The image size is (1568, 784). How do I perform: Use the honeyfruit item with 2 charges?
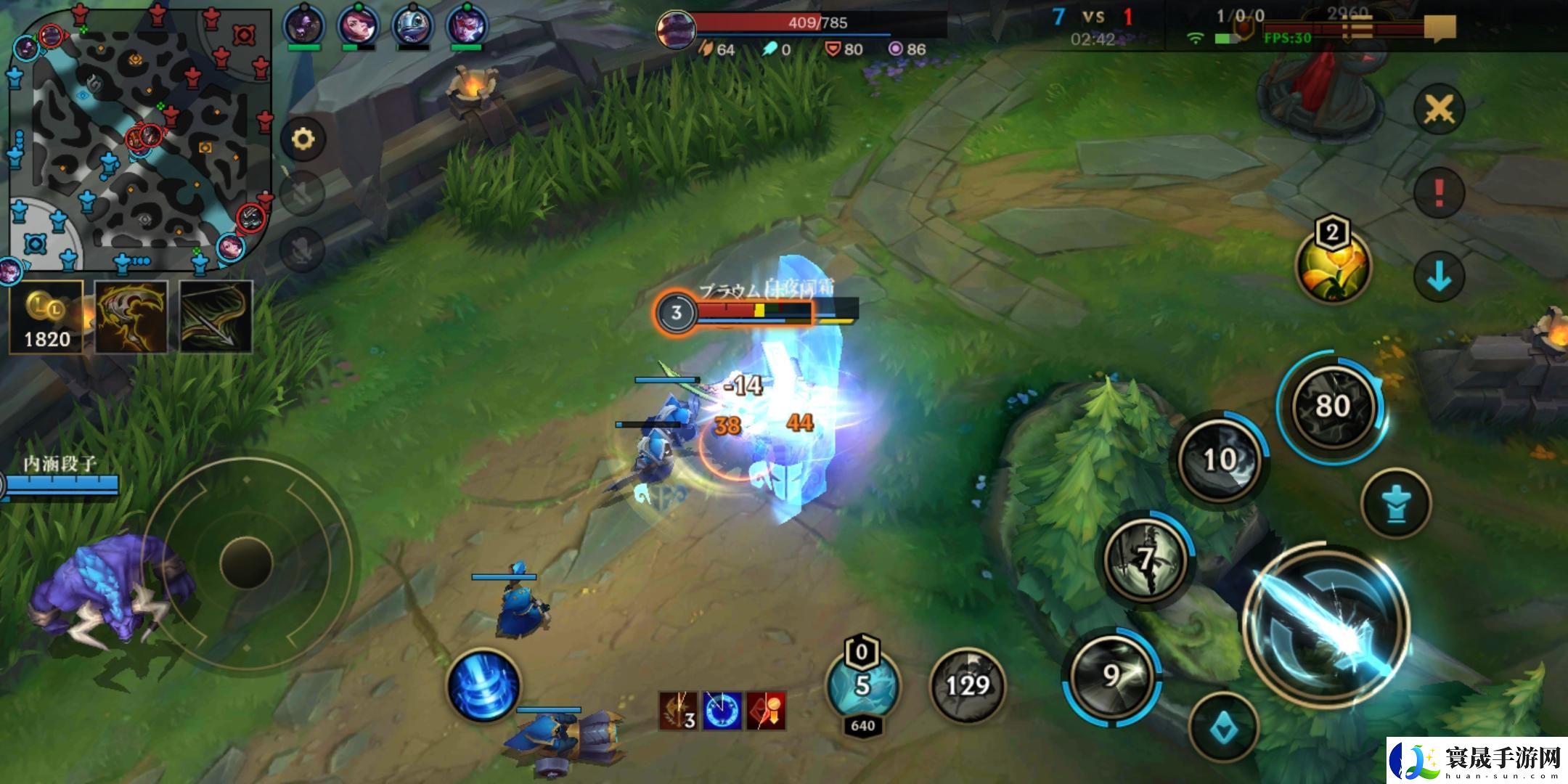pyautogui.click(x=1334, y=266)
